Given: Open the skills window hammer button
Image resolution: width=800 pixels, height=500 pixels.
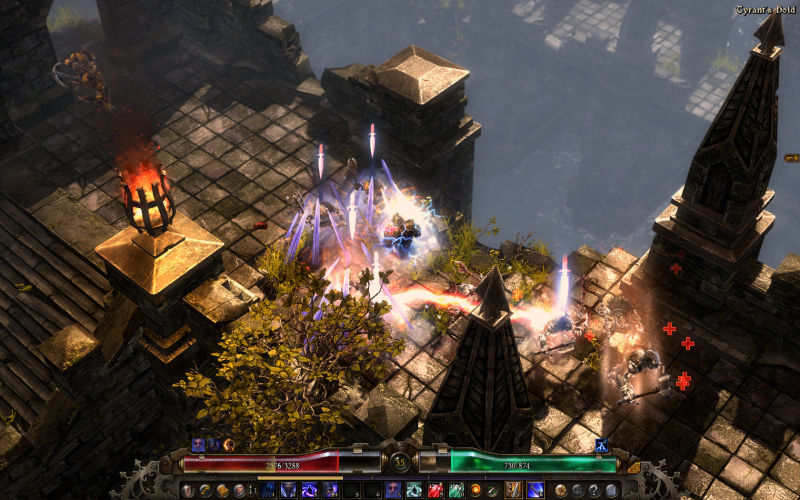Looking at the screenshot, I should pos(204,489).
